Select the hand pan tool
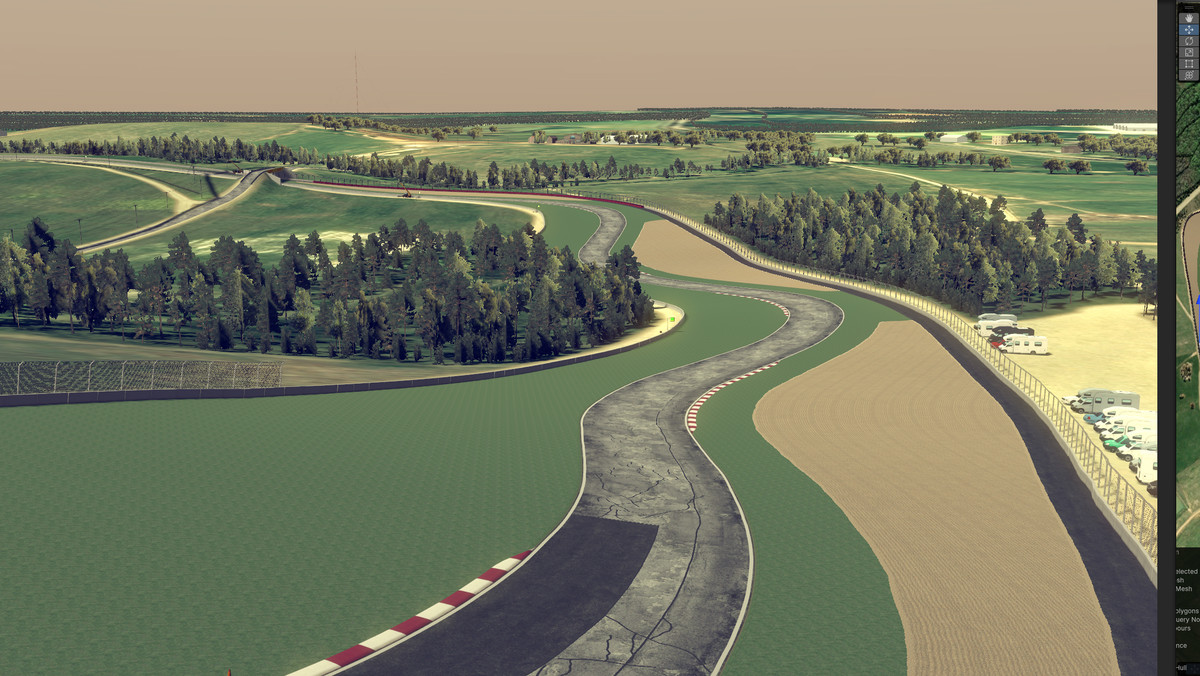 pos(1189,18)
